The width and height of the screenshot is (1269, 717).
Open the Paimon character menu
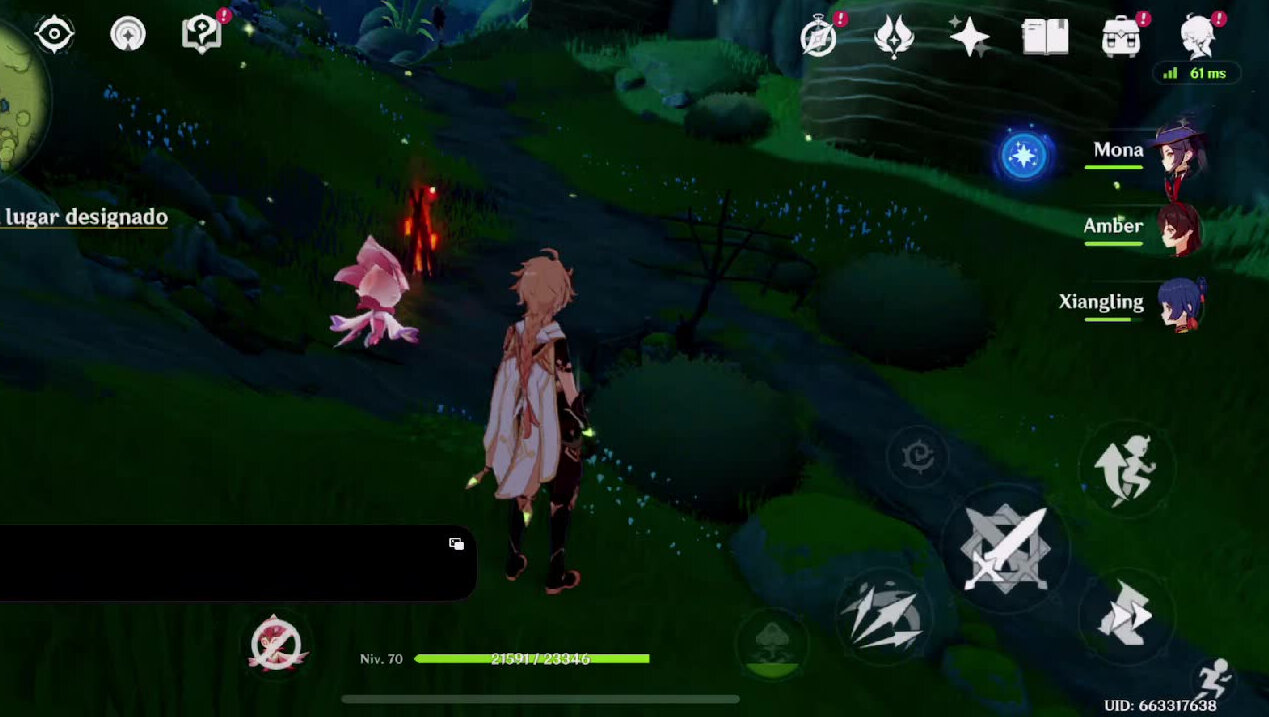click(x=1198, y=36)
